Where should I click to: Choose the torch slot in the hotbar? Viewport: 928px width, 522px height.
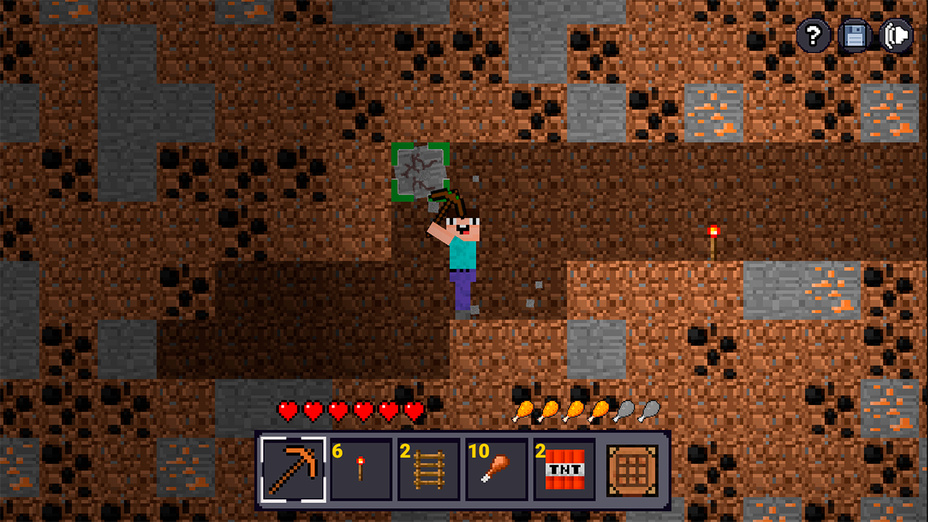pos(361,469)
